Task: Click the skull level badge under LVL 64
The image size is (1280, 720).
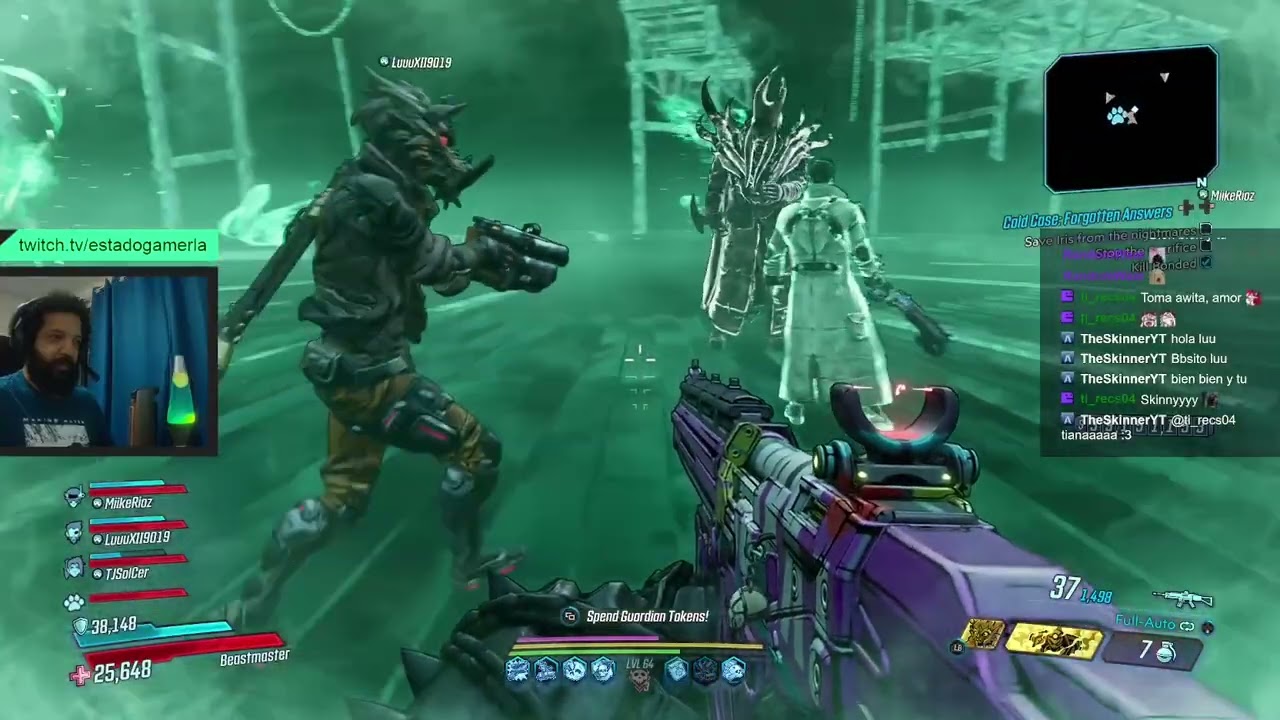Action: [639, 680]
